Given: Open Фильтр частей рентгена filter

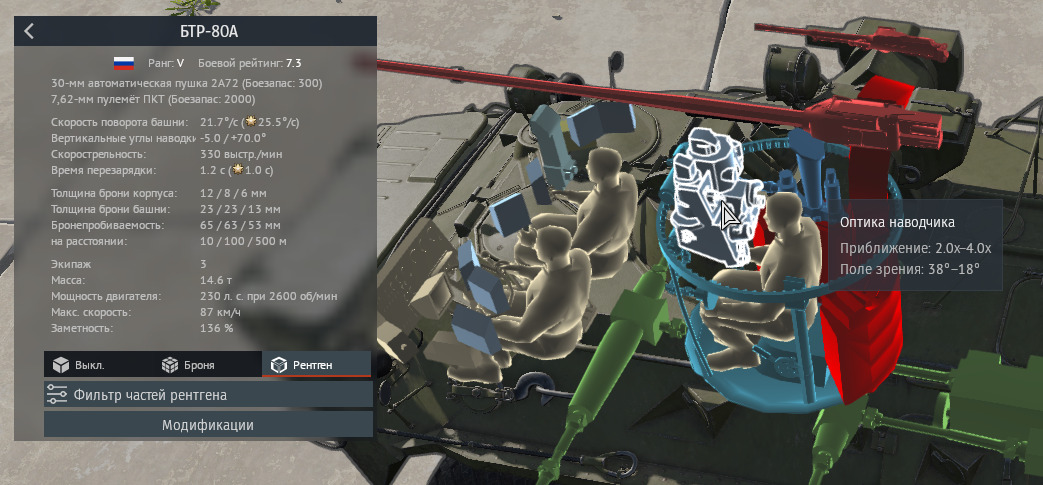Looking at the screenshot, I should pyautogui.click(x=208, y=394).
